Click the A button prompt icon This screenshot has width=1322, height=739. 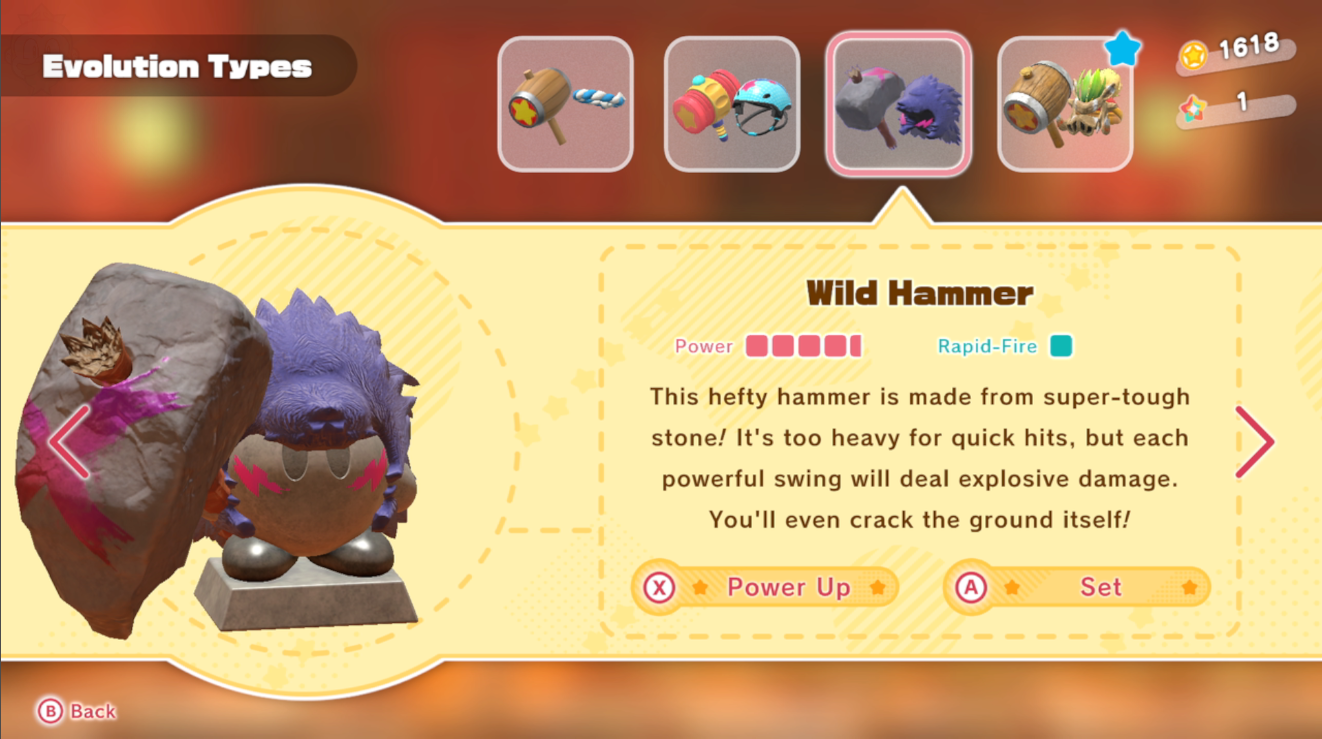[971, 587]
